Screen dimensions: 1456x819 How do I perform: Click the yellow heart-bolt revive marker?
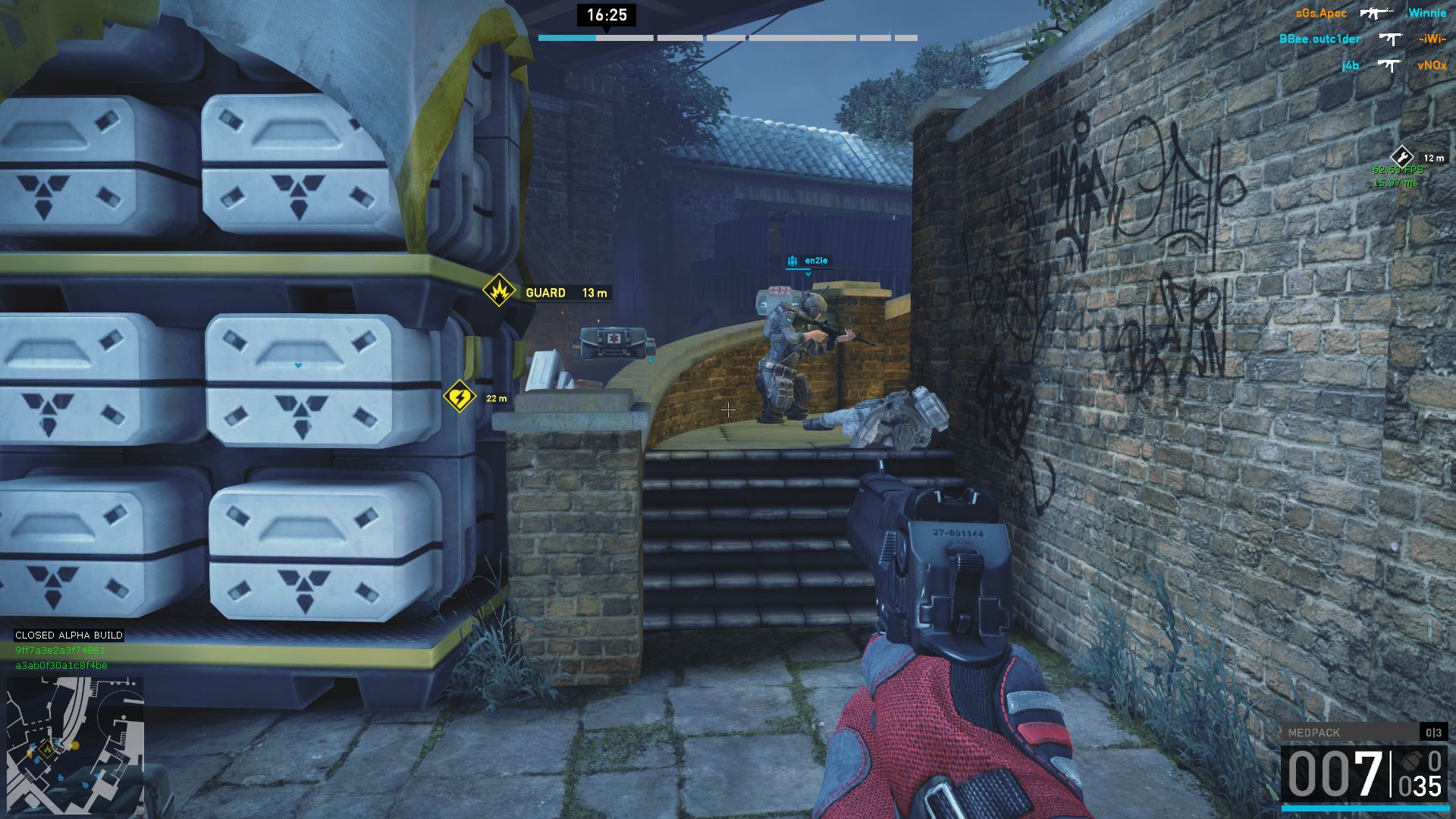460,397
